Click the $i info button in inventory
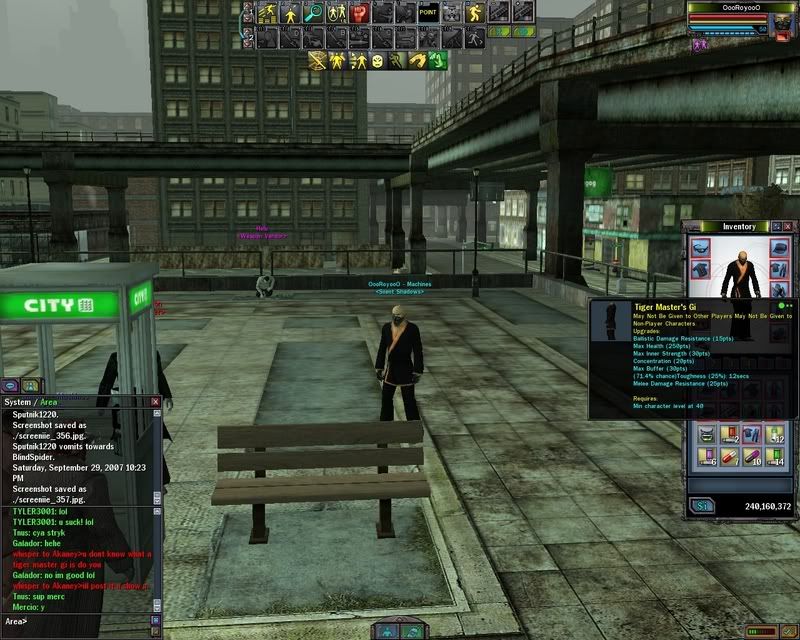The image size is (800, 640). point(701,506)
